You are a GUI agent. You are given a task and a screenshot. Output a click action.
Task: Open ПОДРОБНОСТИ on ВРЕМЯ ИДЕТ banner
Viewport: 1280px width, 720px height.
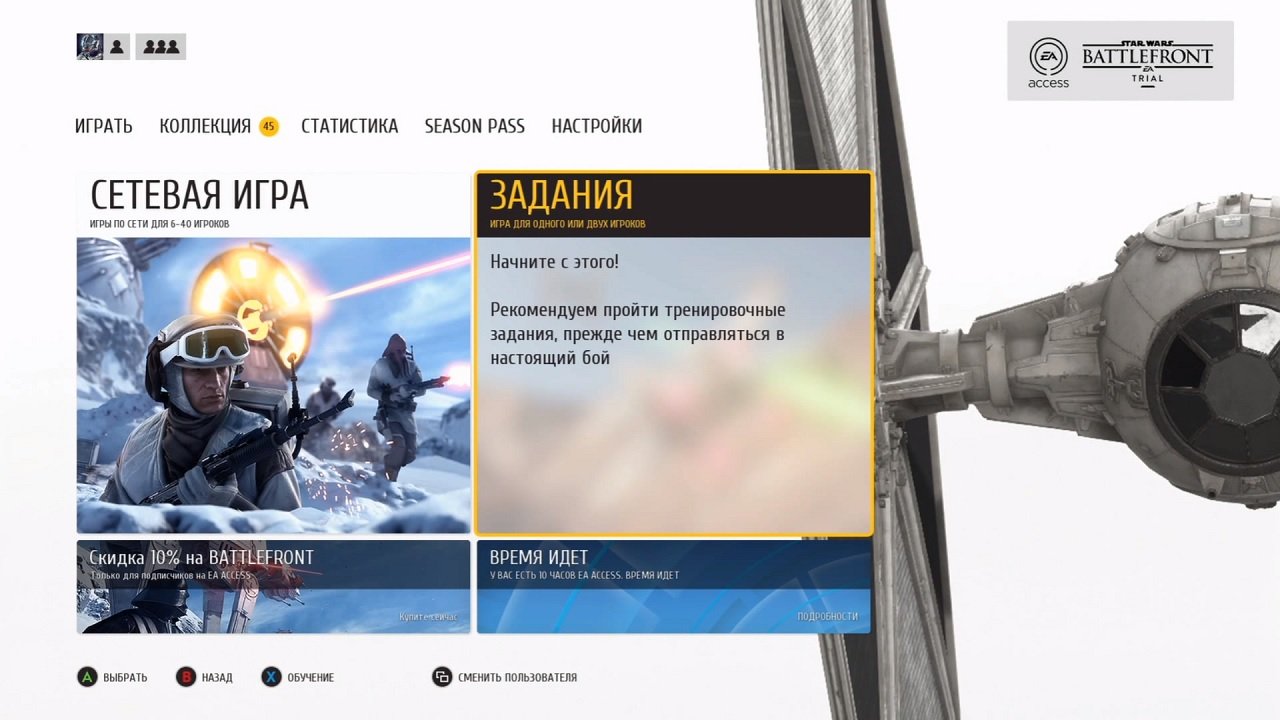pos(830,617)
